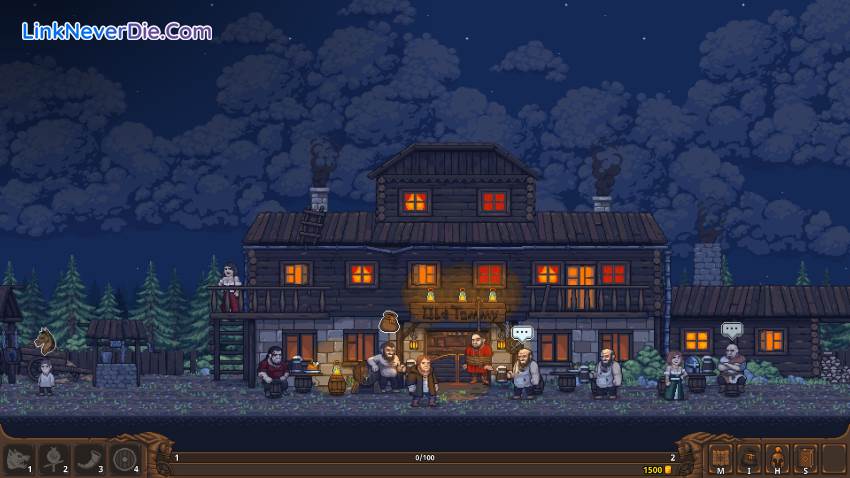Screen dimensions: 850x478
Task: Open the skills book button labeled S
Action: click(806, 458)
